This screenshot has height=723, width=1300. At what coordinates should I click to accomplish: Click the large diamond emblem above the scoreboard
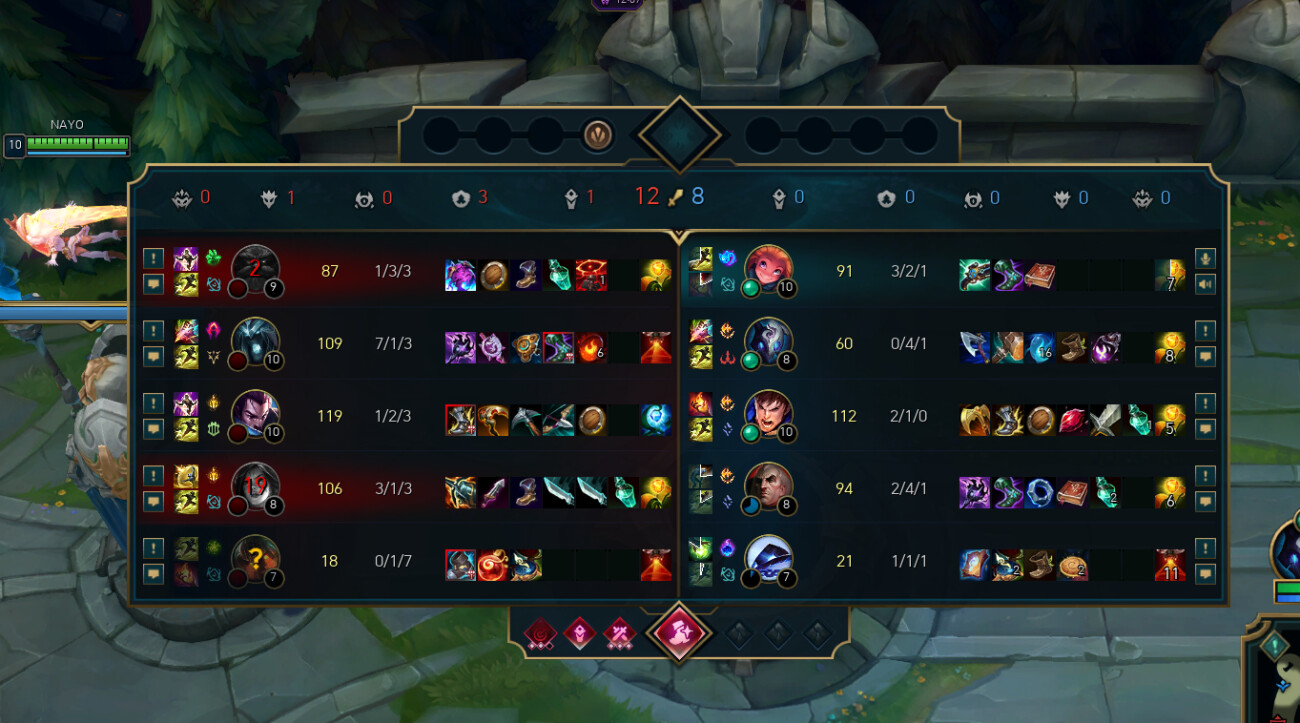coord(680,134)
